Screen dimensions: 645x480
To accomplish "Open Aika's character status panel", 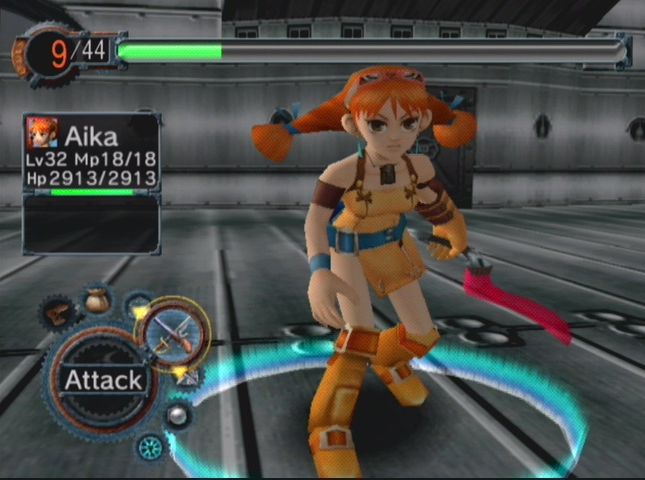I will (x=92, y=154).
